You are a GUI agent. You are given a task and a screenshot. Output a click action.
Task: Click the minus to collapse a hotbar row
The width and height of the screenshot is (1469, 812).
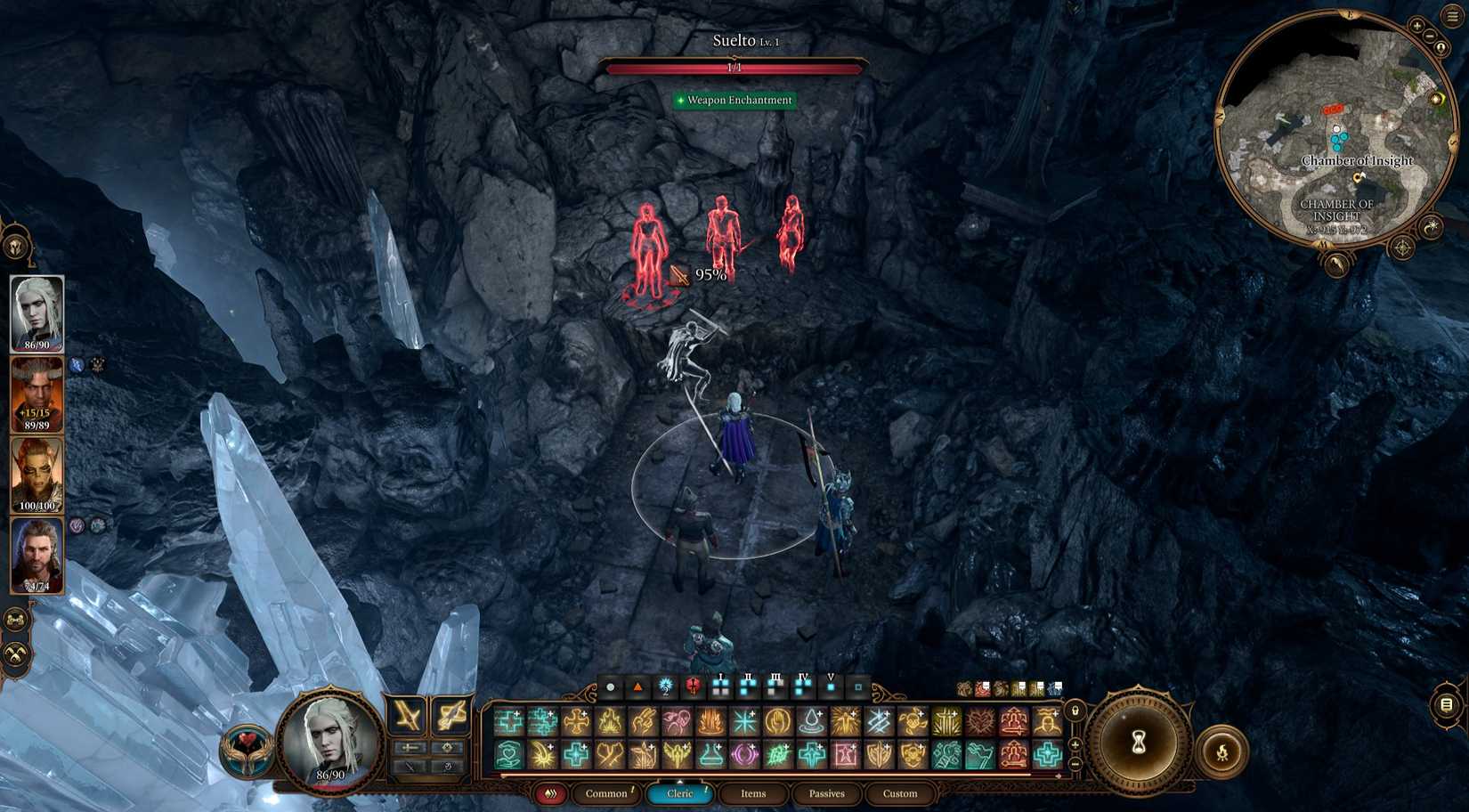(x=1075, y=762)
